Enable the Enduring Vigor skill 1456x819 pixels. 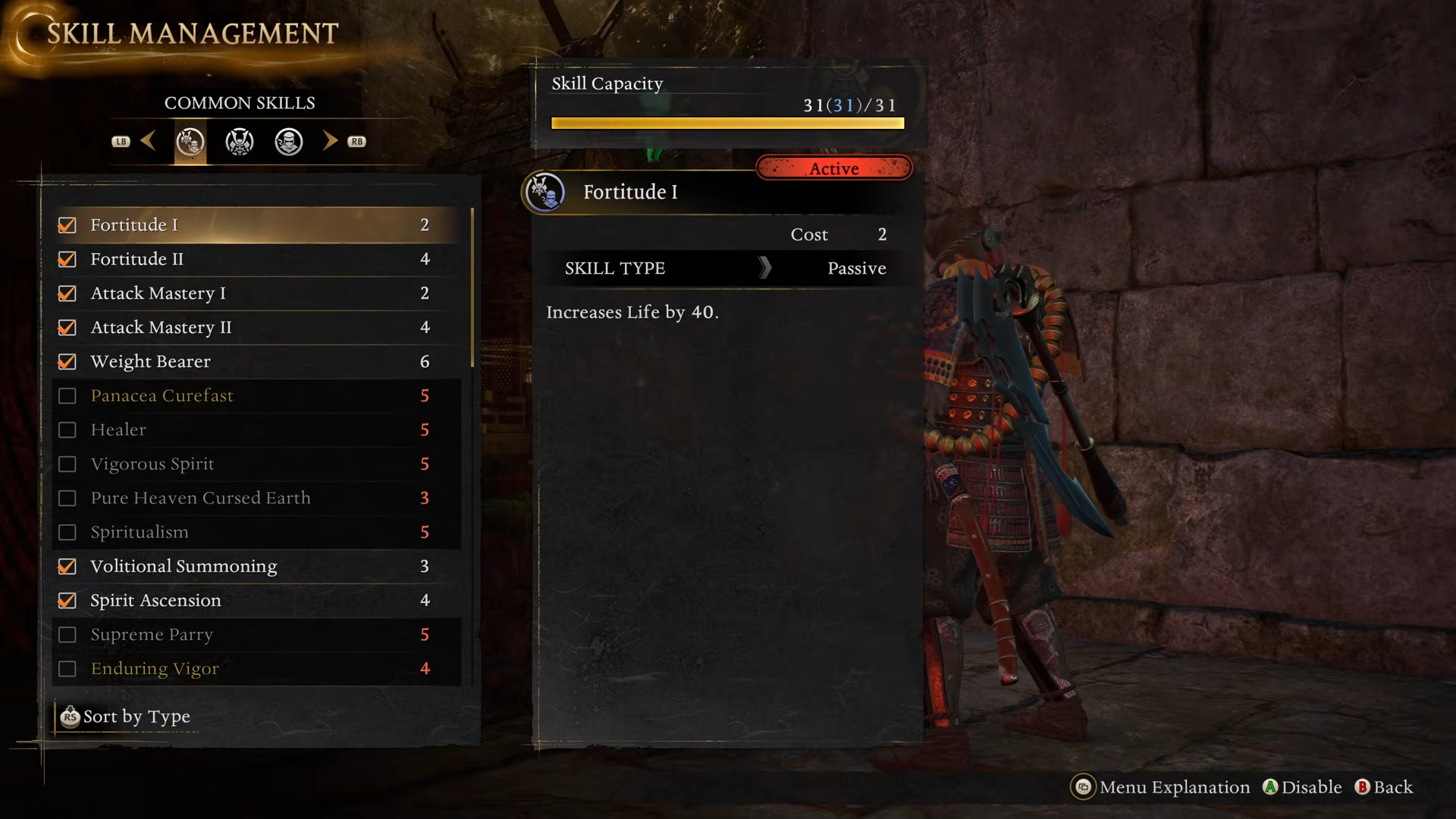(67, 669)
